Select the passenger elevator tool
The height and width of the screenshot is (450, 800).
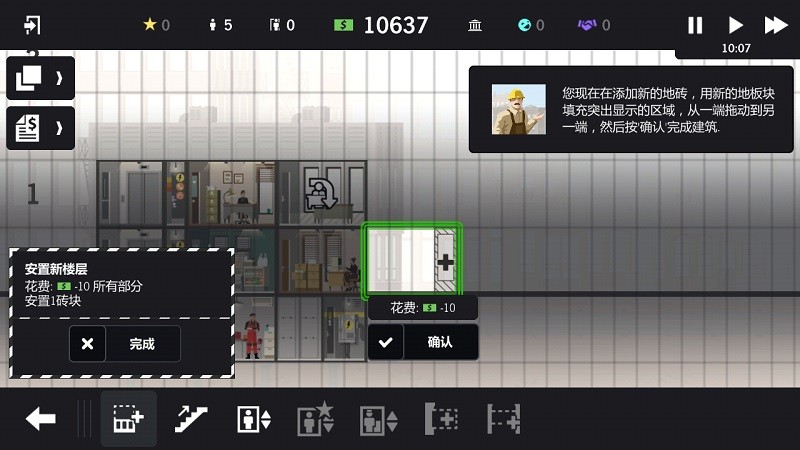click(x=253, y=419)
